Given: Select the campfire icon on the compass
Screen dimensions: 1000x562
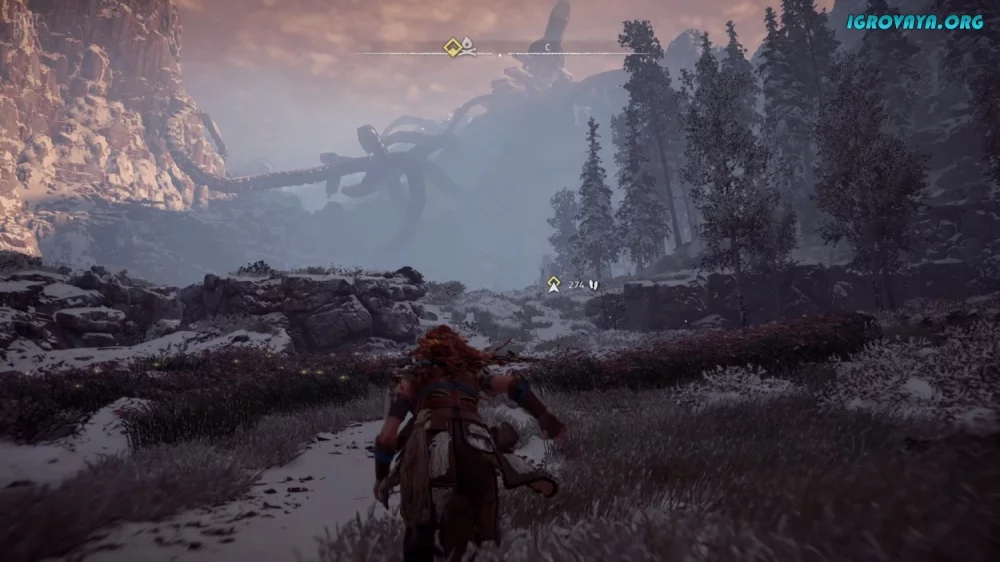Looking at the screenshot, I should (468, 46).
